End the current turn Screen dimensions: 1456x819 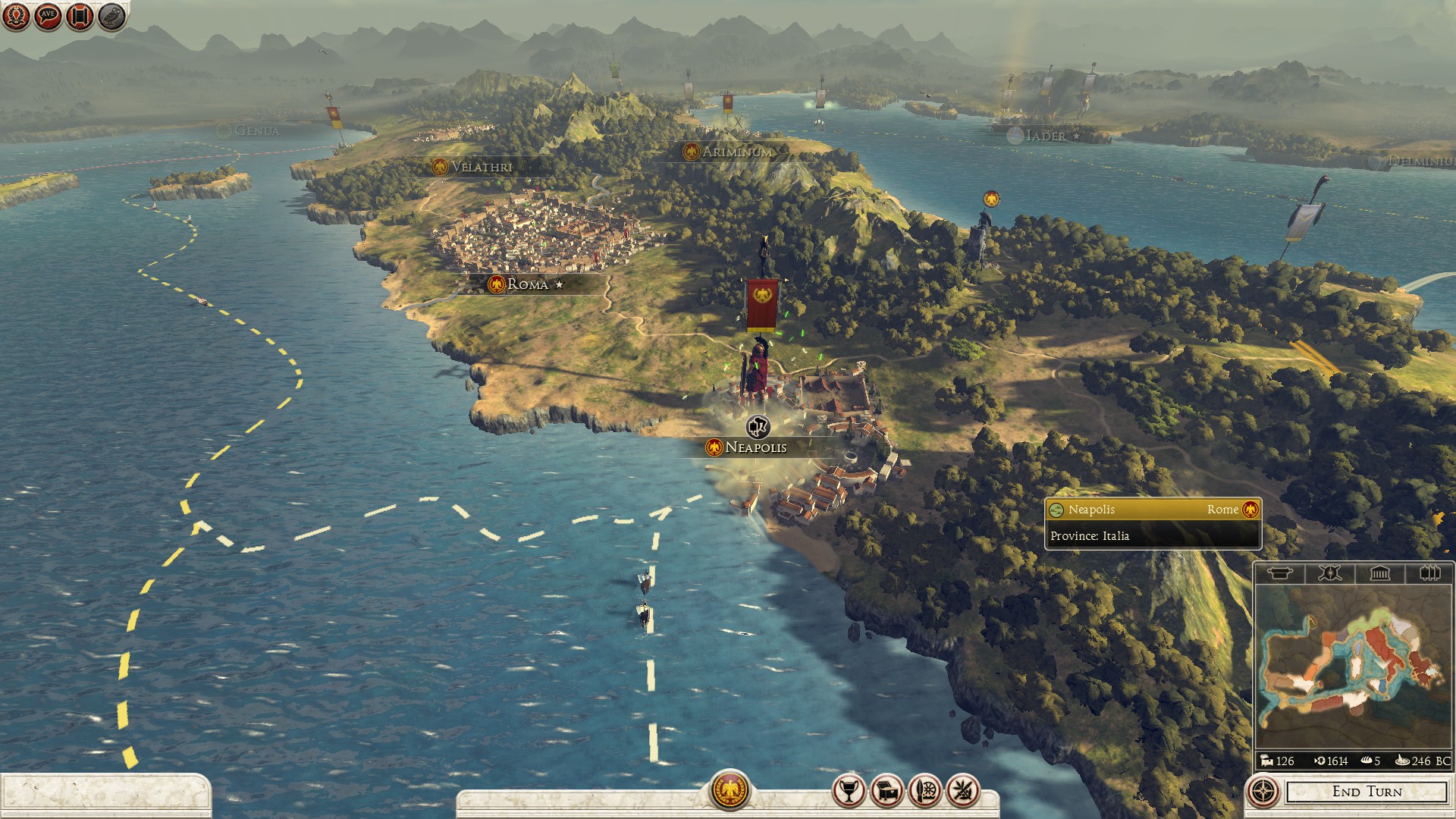coord(1367,792)
